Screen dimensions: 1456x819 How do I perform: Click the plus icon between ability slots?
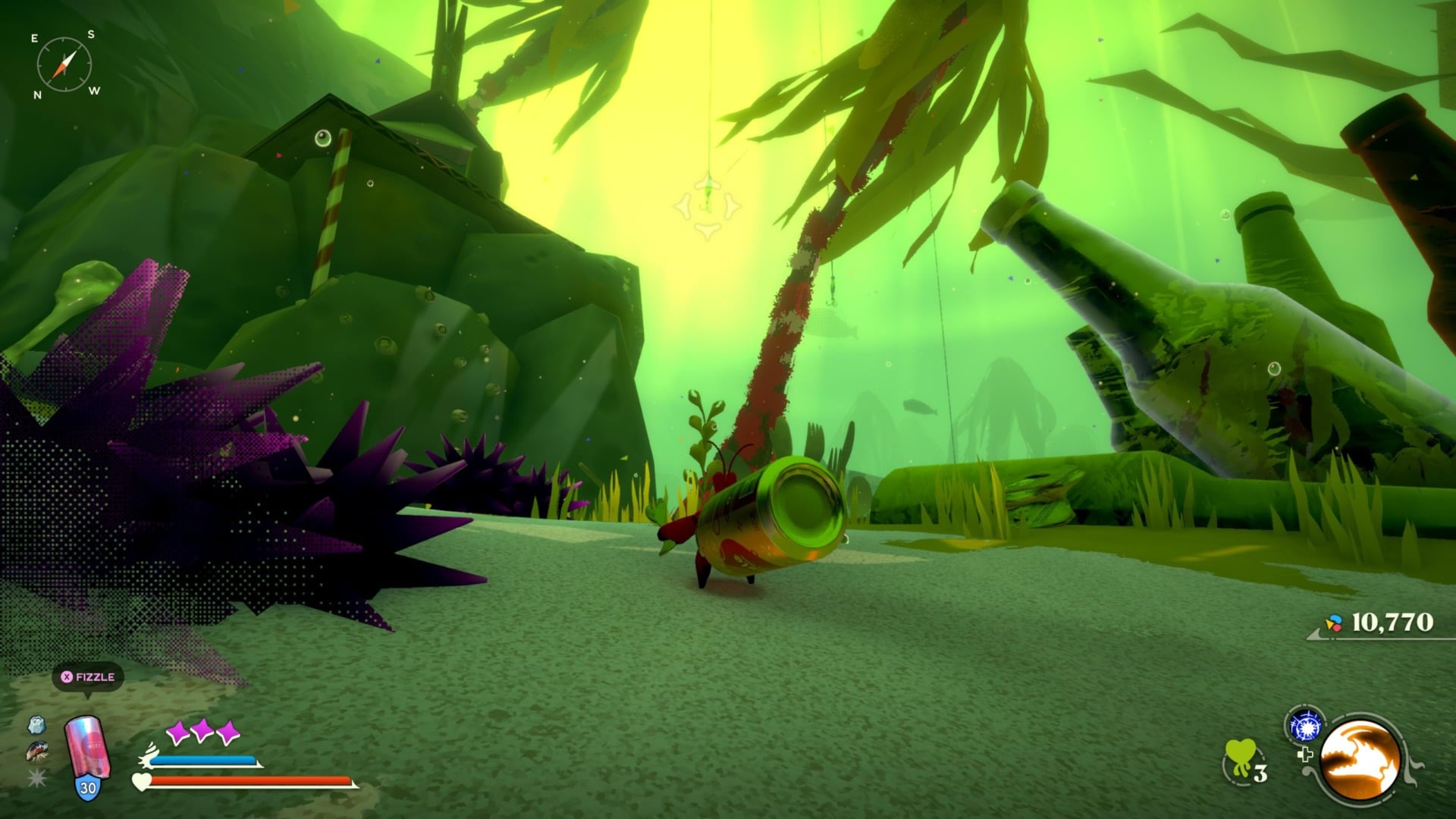click(1305, 755)
